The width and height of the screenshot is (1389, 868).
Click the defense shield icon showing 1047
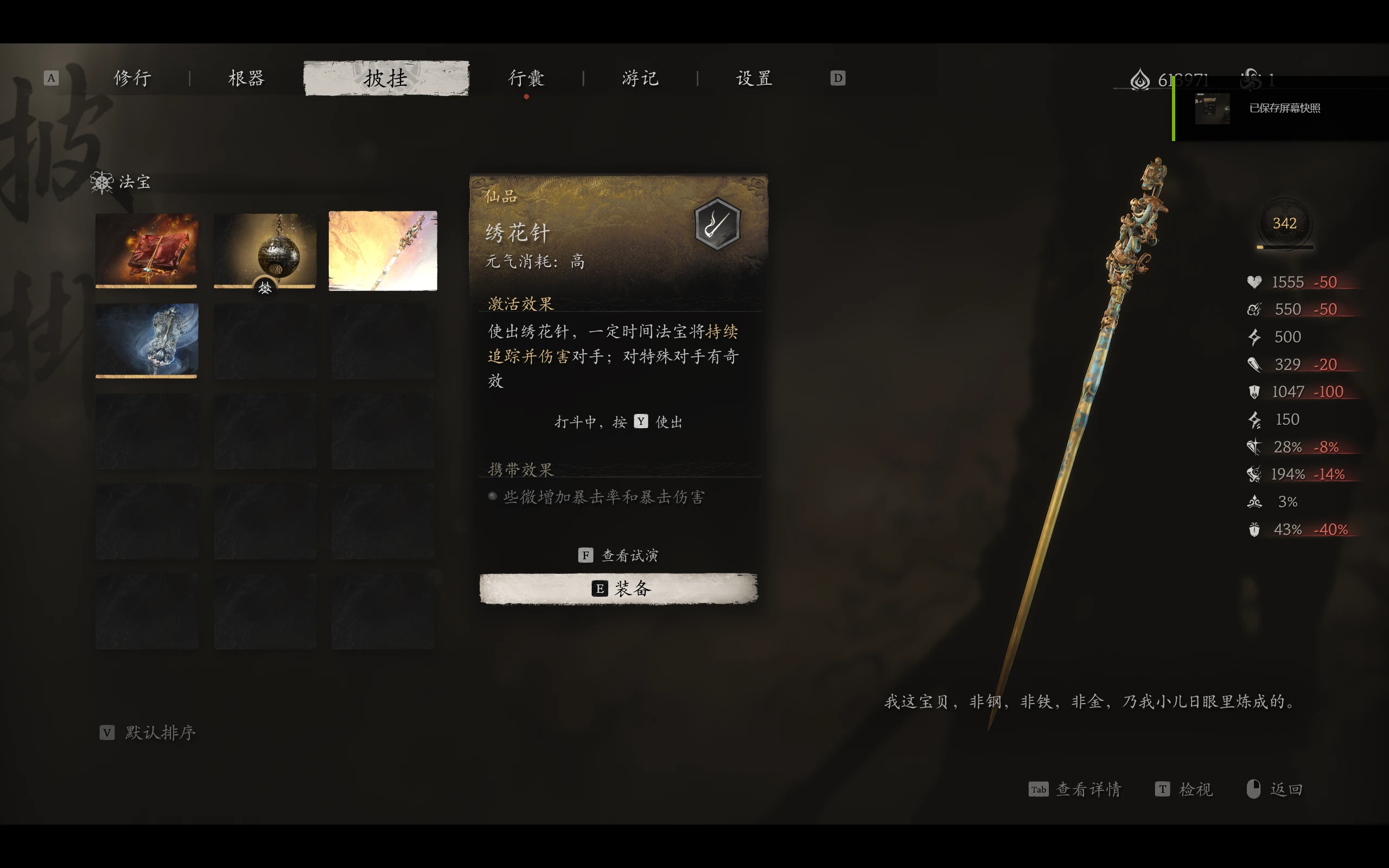click(x=1254, y=392)
